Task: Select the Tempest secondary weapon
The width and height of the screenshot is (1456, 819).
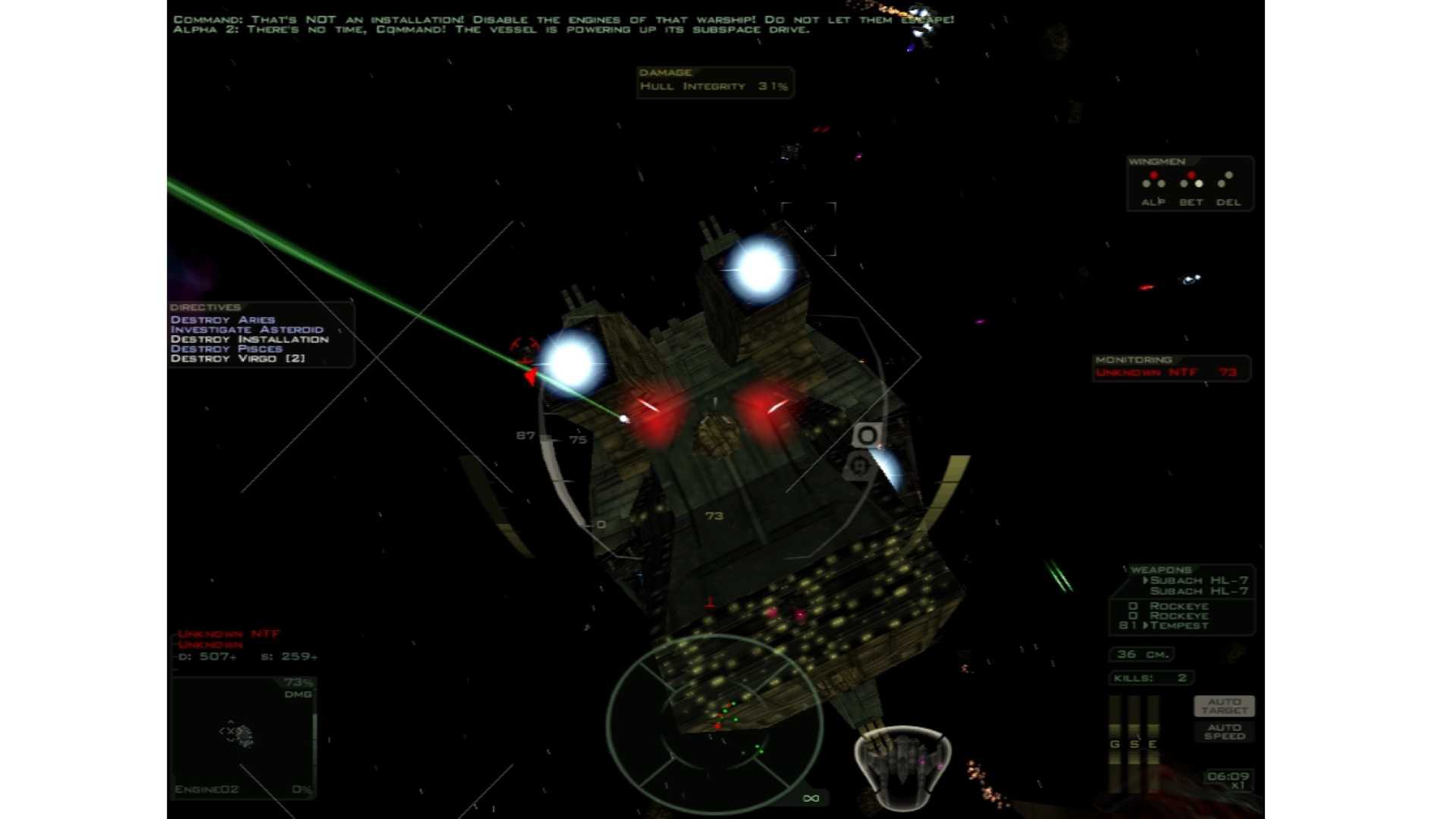Action: coord(1179,626)
